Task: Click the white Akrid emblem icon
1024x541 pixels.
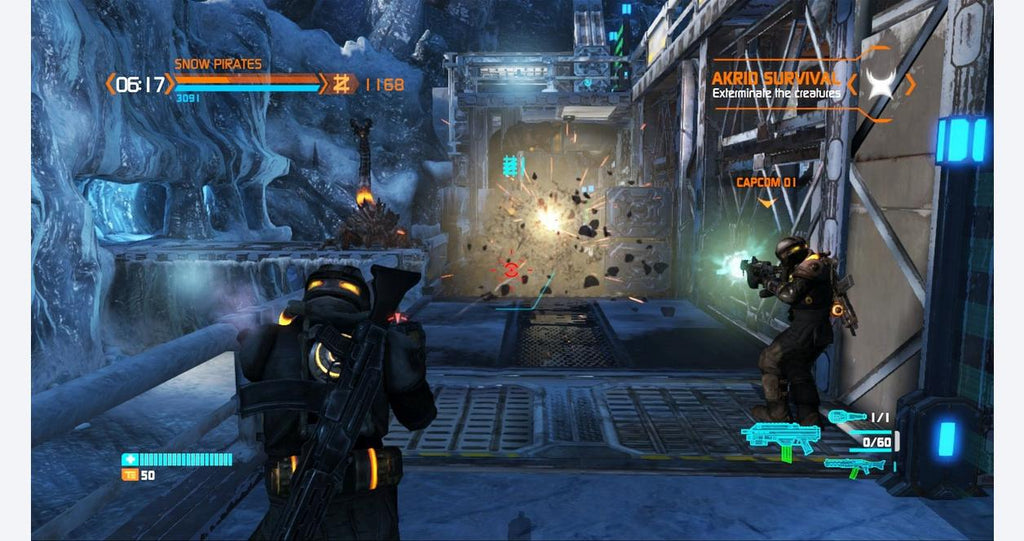Action: point(880,83)
